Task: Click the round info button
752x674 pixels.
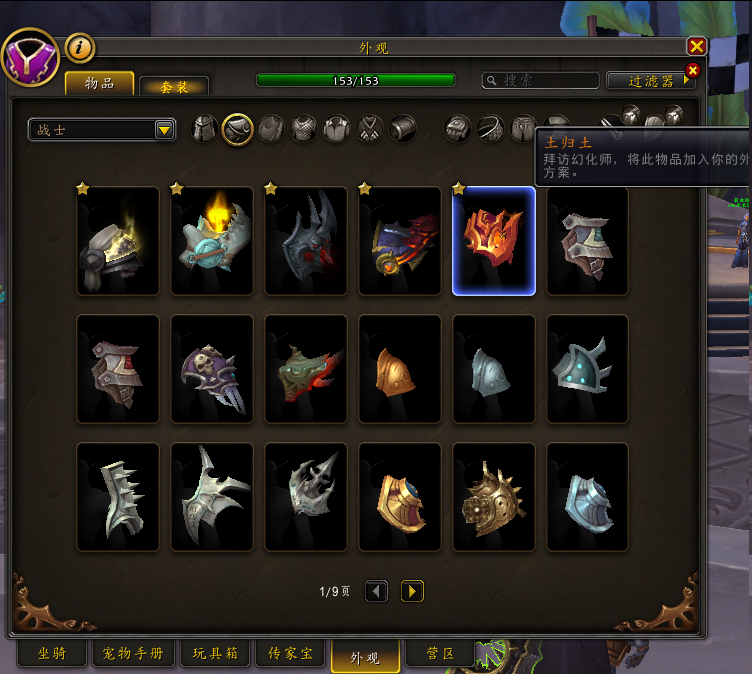Action: point(80,47)
